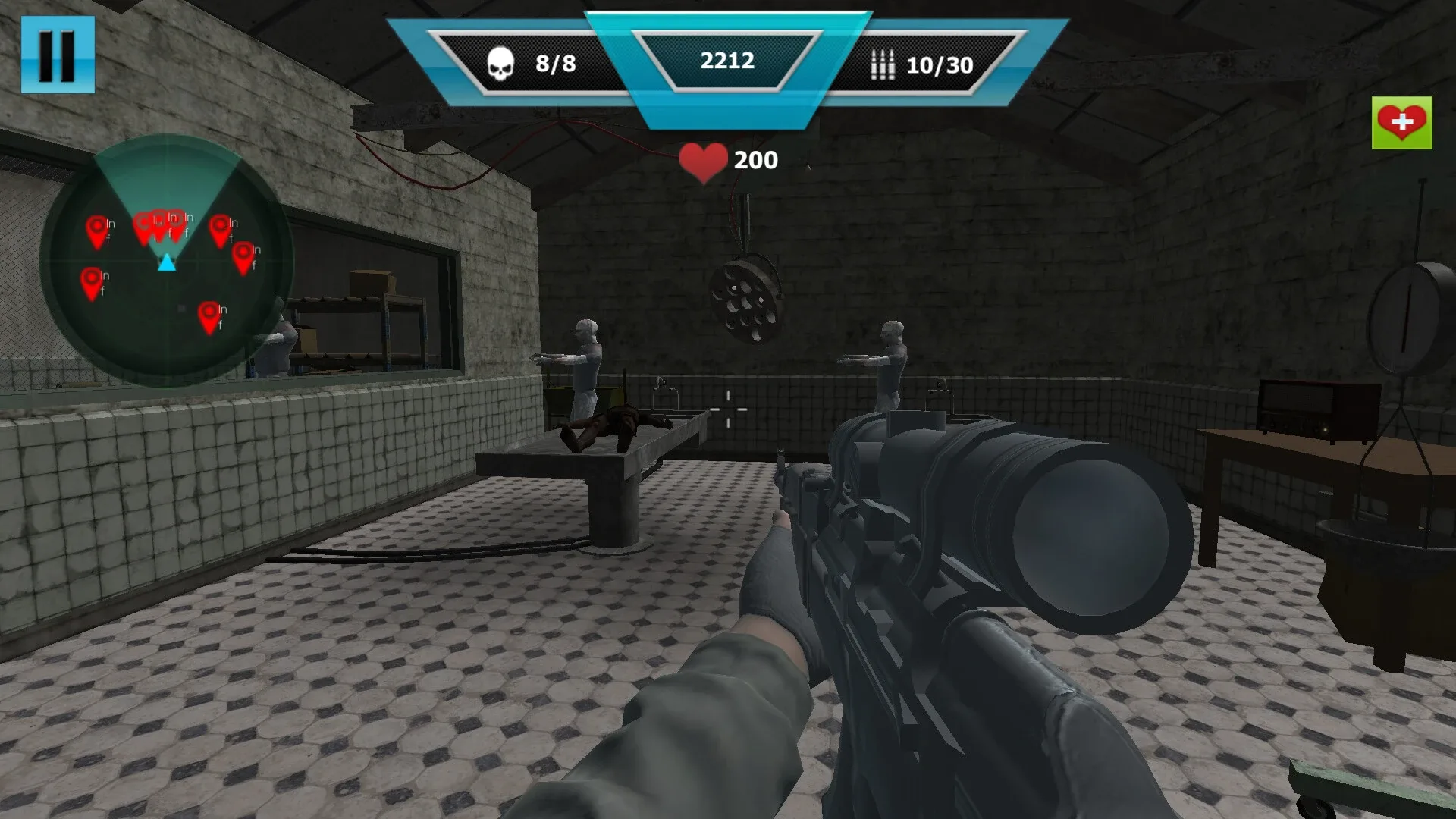Viewport: 1456px width, 819px height.
Task: Open the cluster of red pins on radar
Action: coord(159,224)
